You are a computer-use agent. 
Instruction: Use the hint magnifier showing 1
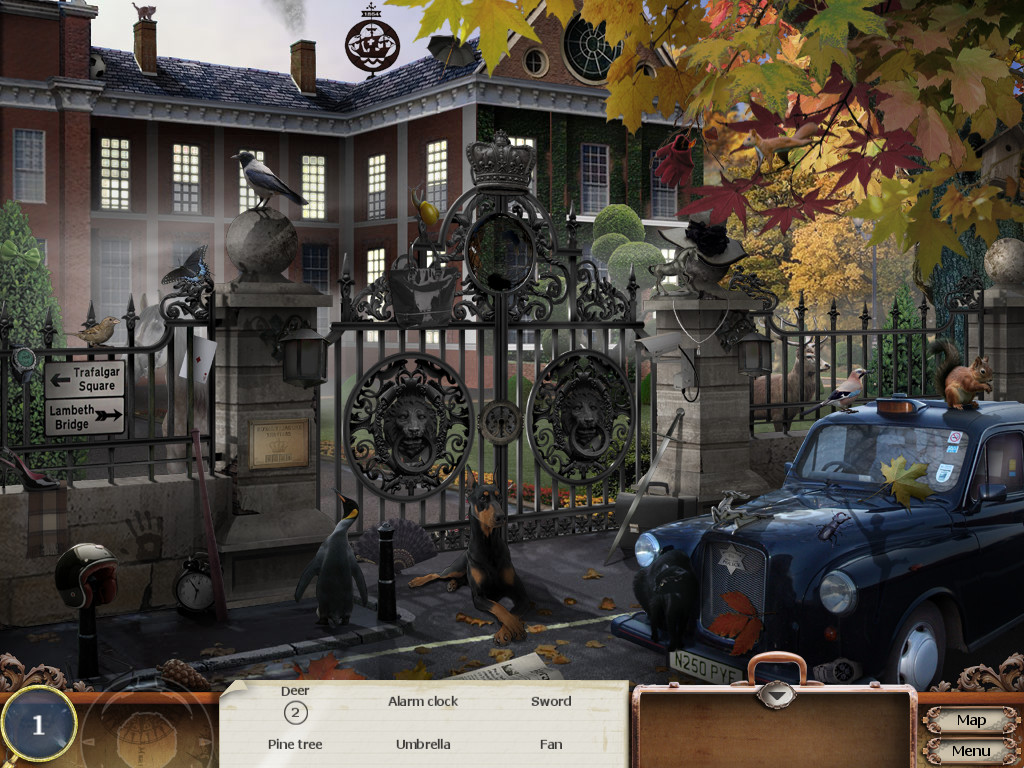point(39,725)
